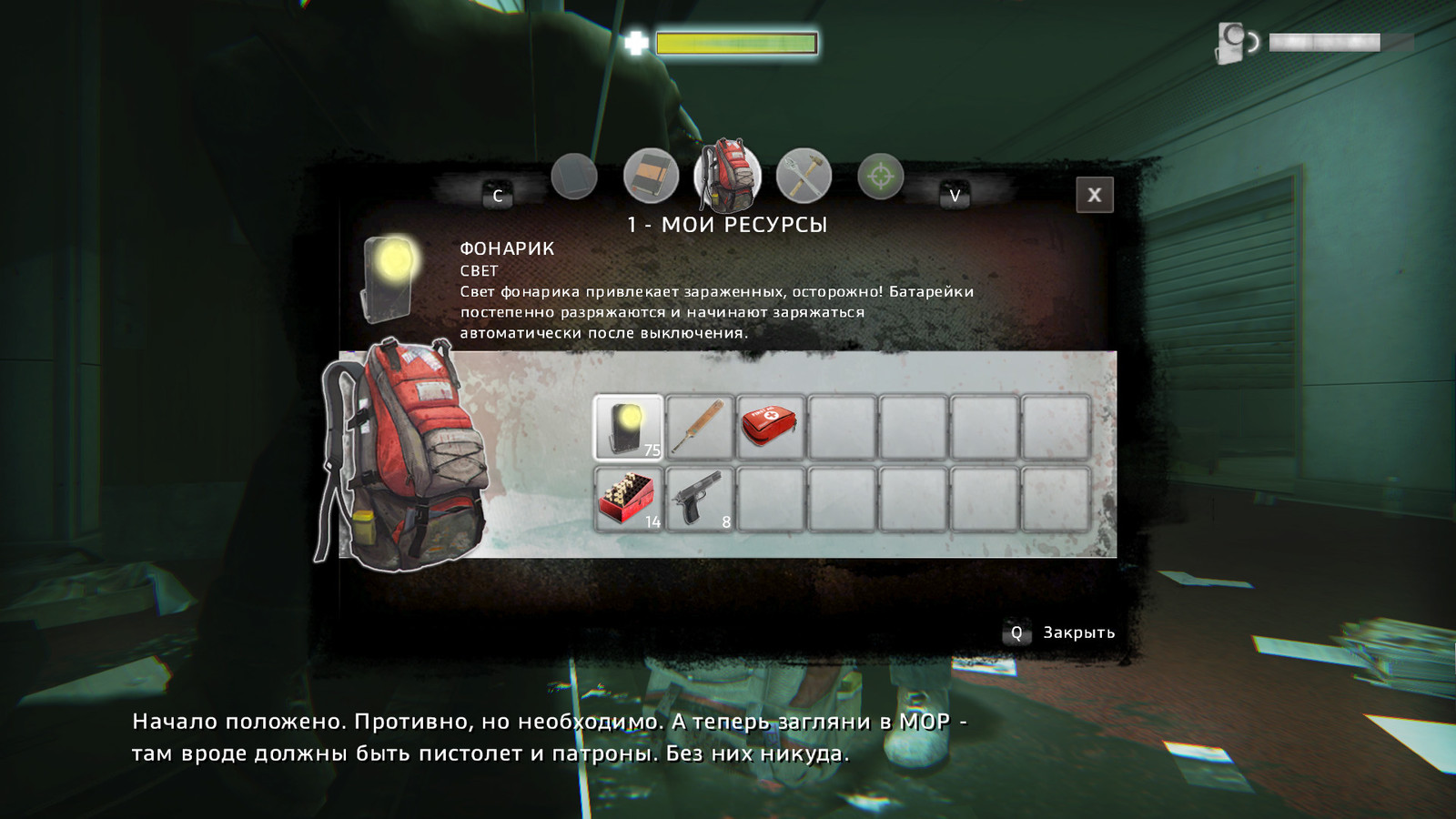Select the ammo box slot
The image size is (1456, 819).
(x=628, y=499)
